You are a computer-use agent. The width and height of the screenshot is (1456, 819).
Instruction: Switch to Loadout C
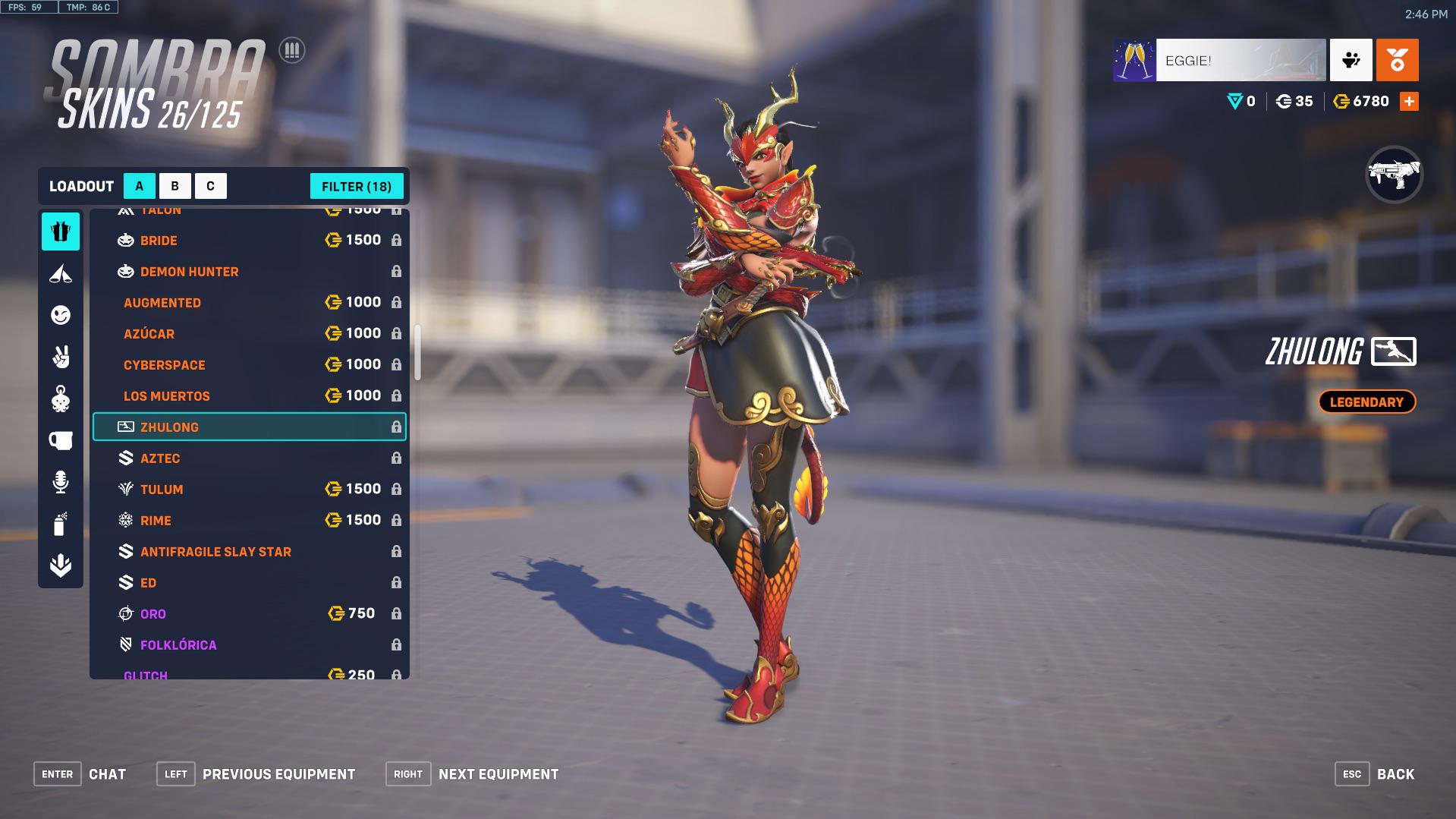click(x=210, y=185)
